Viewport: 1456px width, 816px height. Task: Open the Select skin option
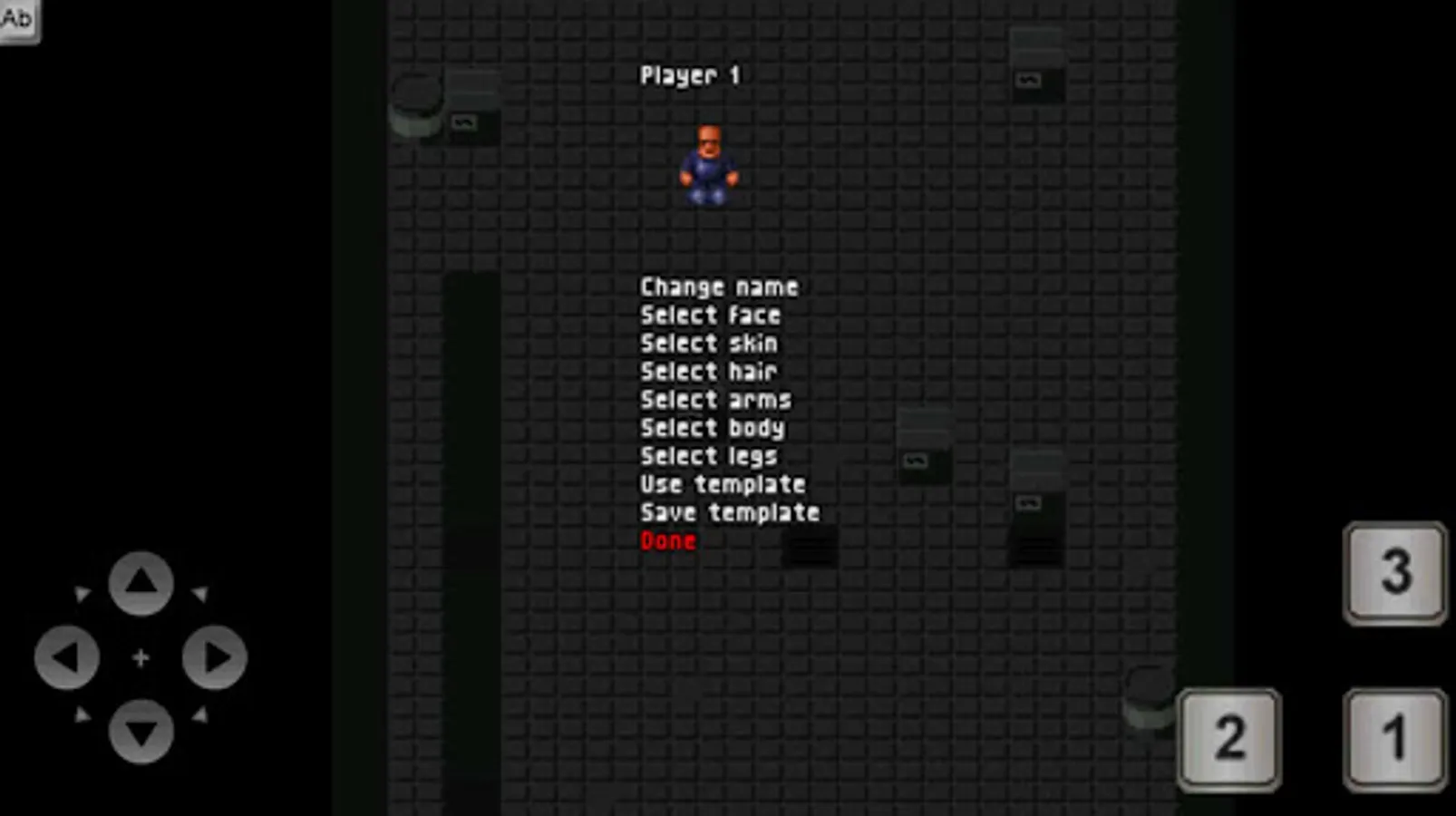(708, 343)
